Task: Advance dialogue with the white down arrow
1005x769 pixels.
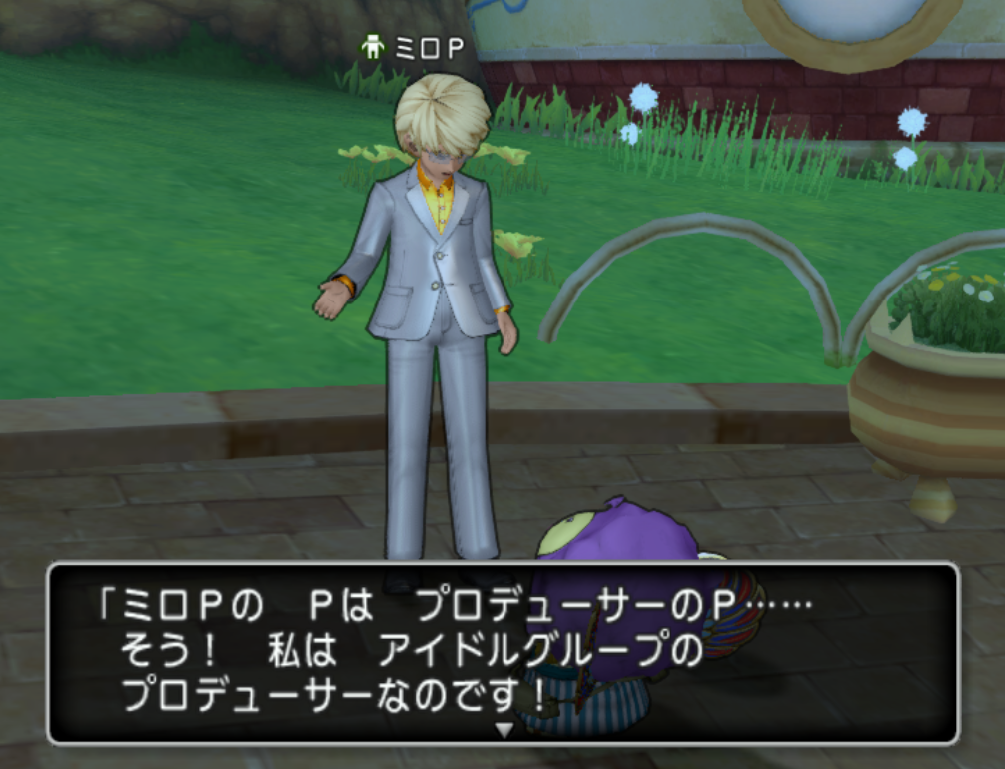Action: point(504,730)
